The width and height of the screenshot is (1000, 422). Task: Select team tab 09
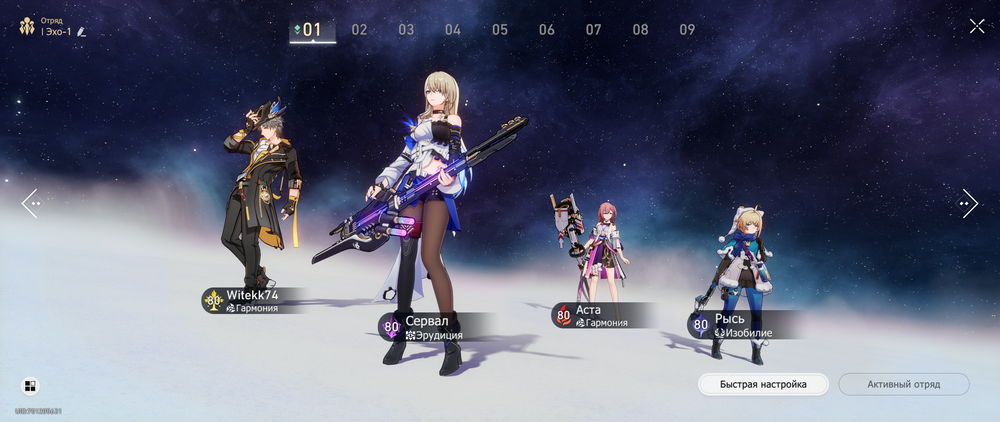click(688, 30)
